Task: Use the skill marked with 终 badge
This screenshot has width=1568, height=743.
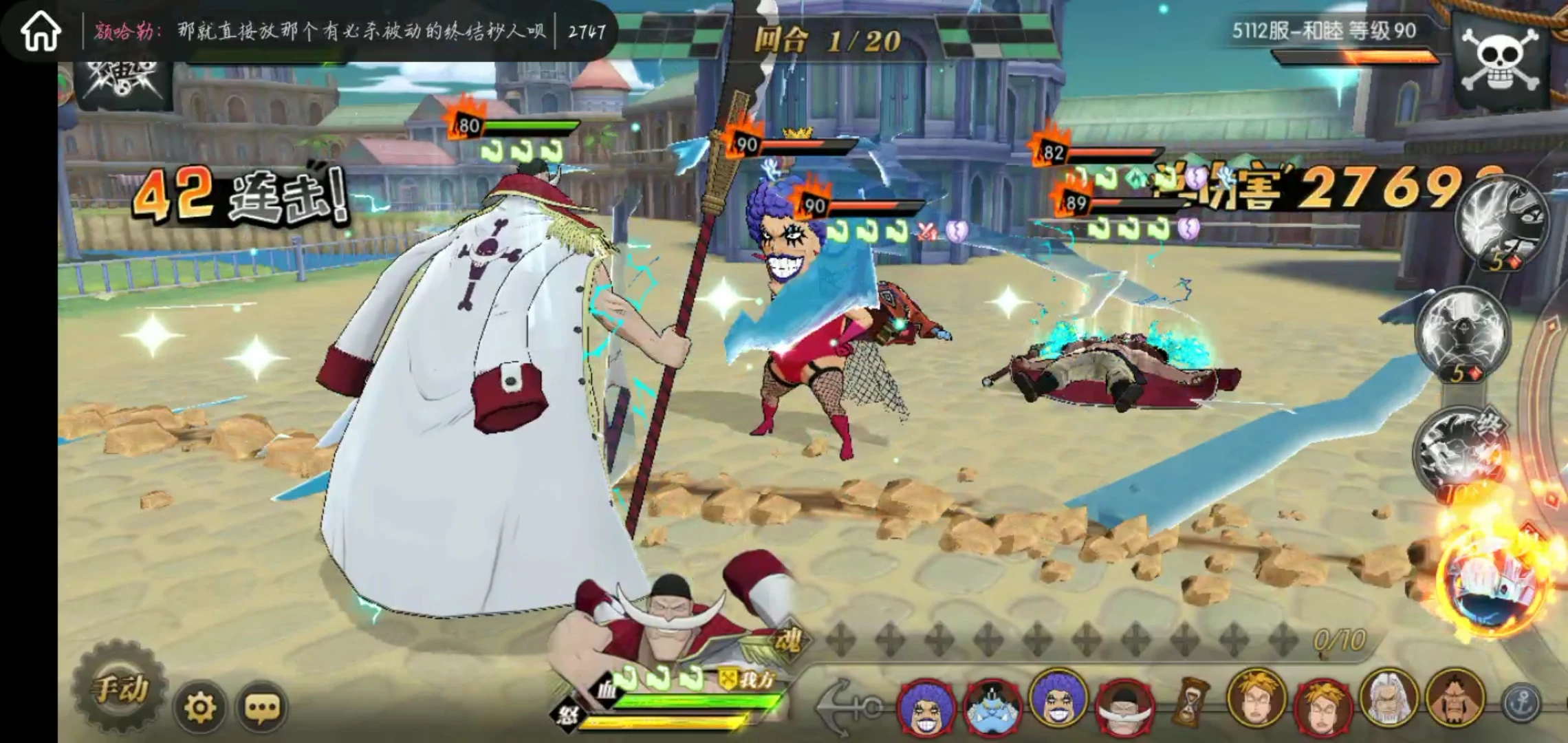Action: coord(1458,447)
